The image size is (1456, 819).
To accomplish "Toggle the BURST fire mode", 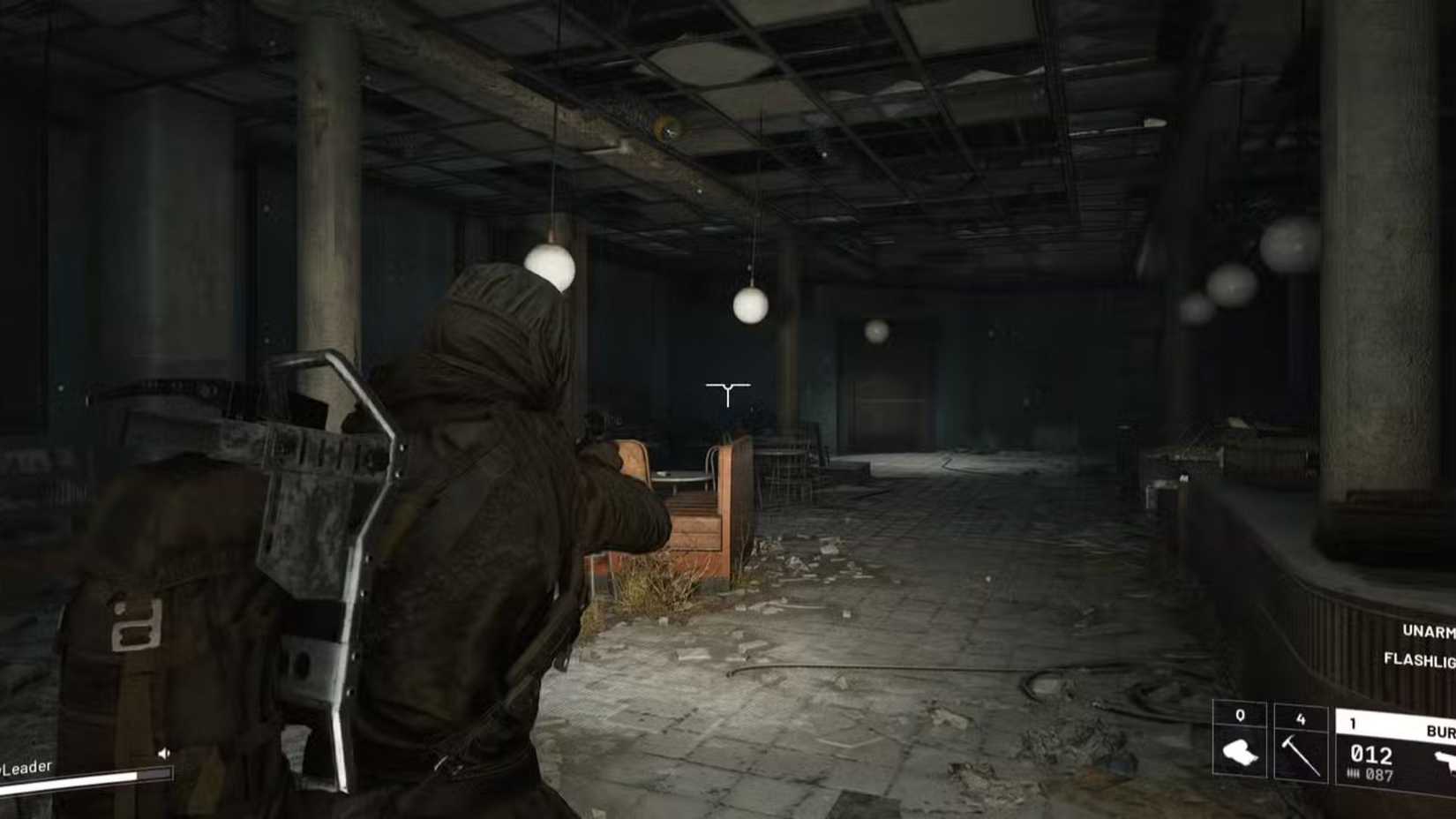I will tap(1440, 728).
